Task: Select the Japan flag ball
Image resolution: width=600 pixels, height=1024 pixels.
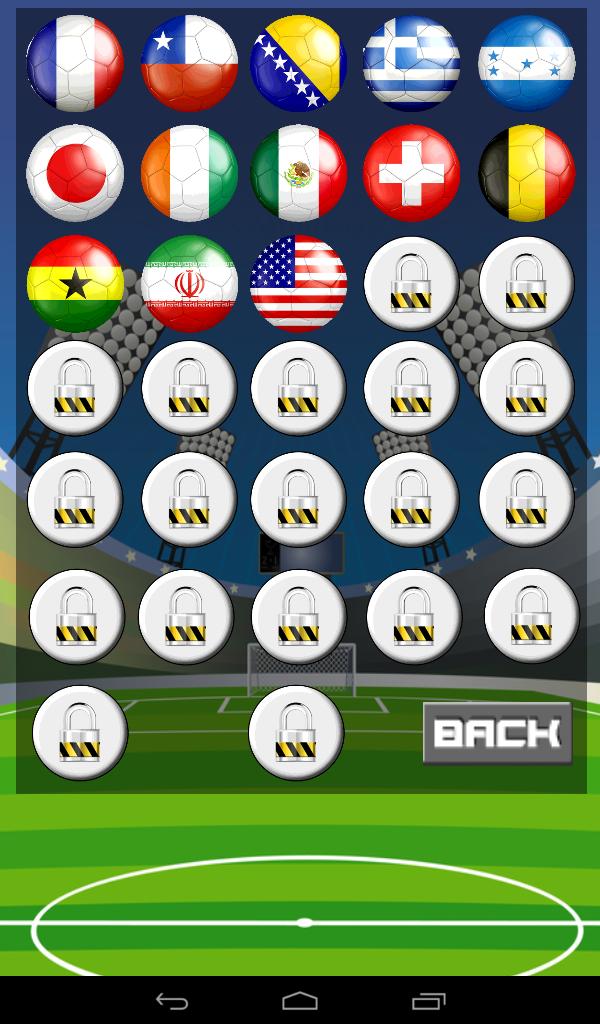Action: pyautogui.click(x=75, y=173)
